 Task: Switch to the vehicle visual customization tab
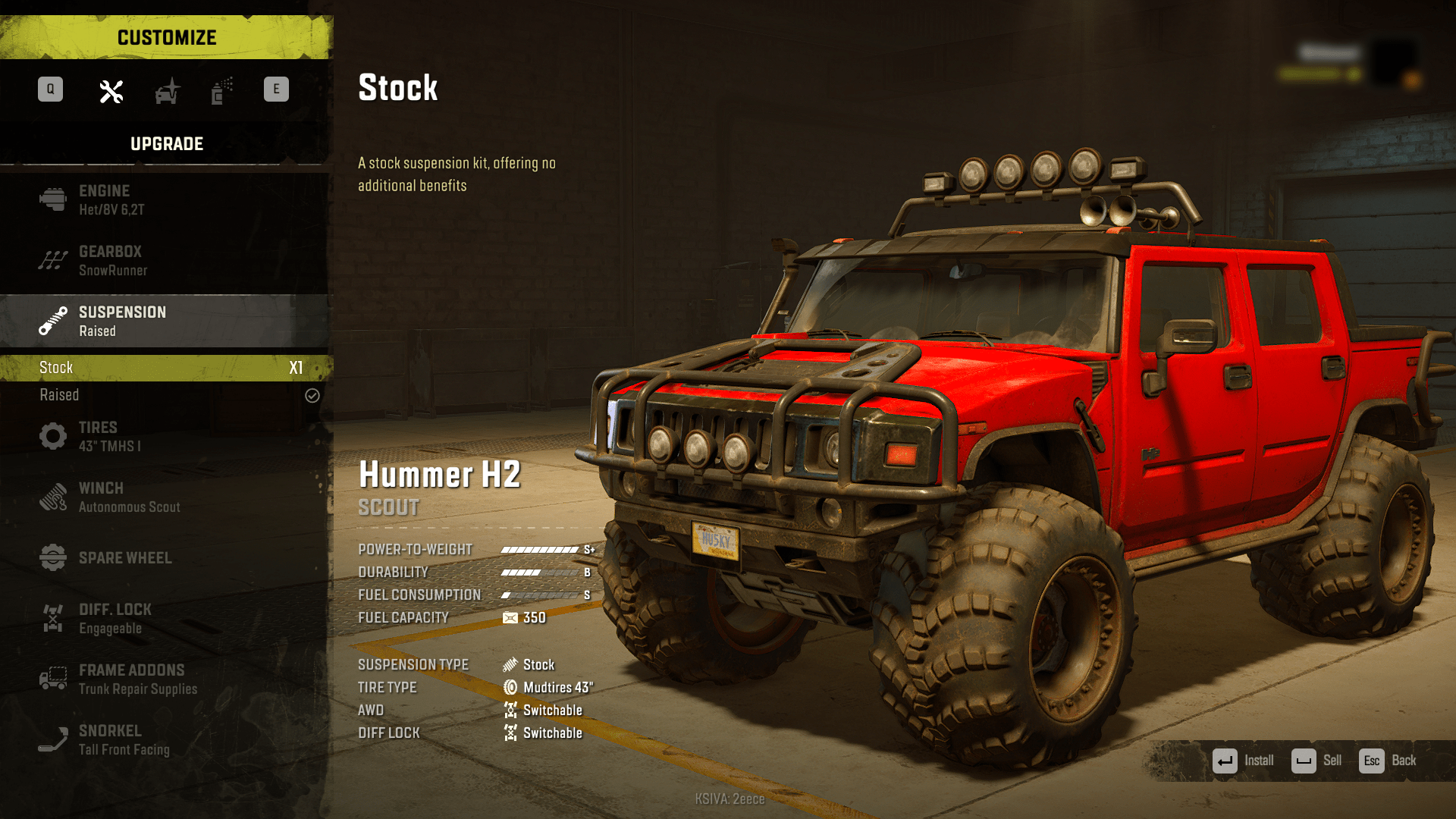168,92
